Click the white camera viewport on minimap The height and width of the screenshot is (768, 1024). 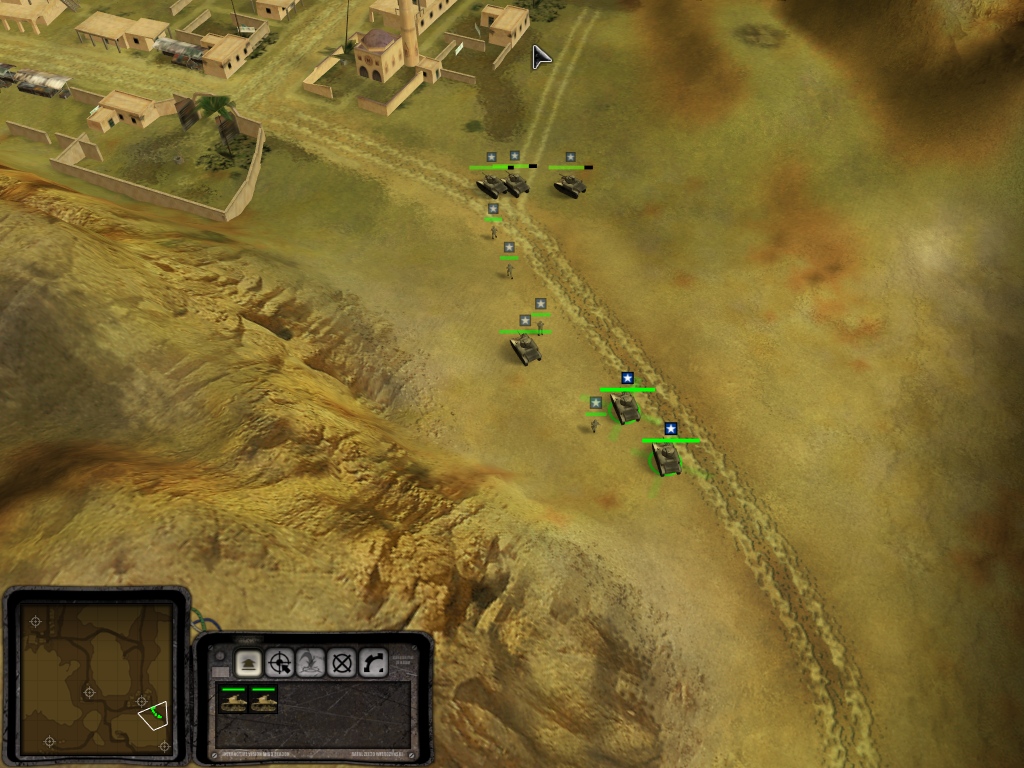153,715
